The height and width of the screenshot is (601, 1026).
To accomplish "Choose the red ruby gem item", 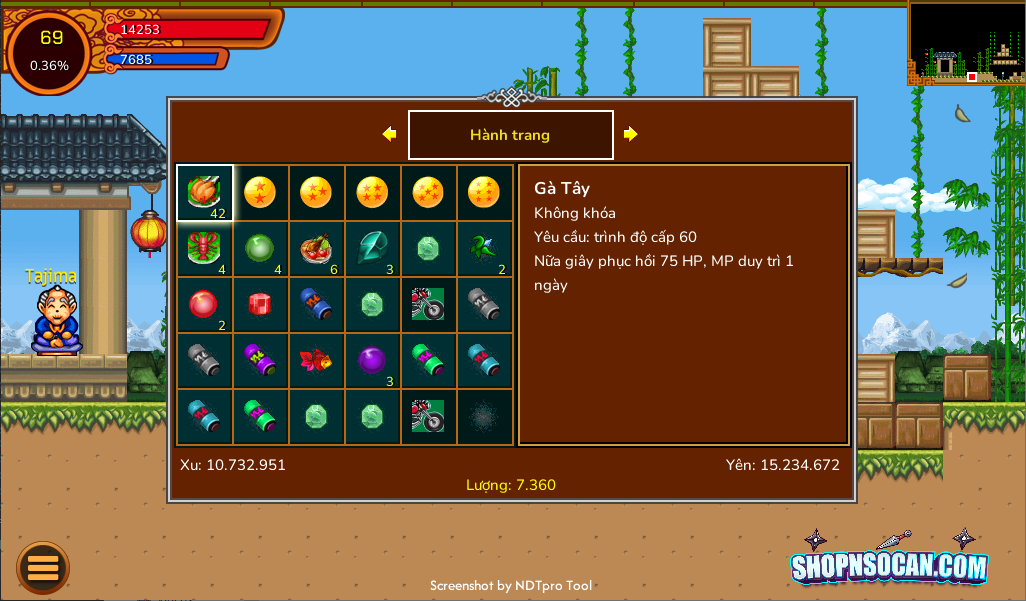I will (x=260, y=305).
